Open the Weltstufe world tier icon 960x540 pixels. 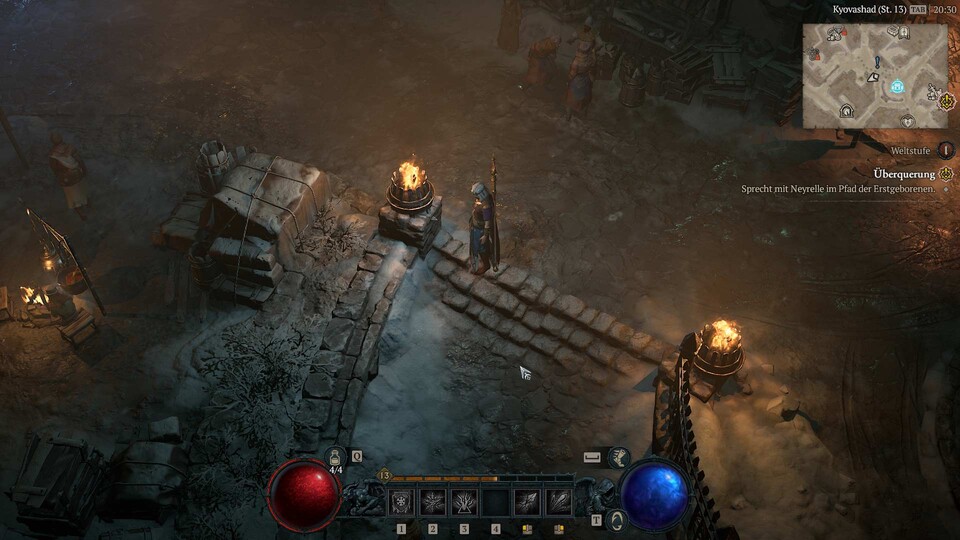point(945,149)
